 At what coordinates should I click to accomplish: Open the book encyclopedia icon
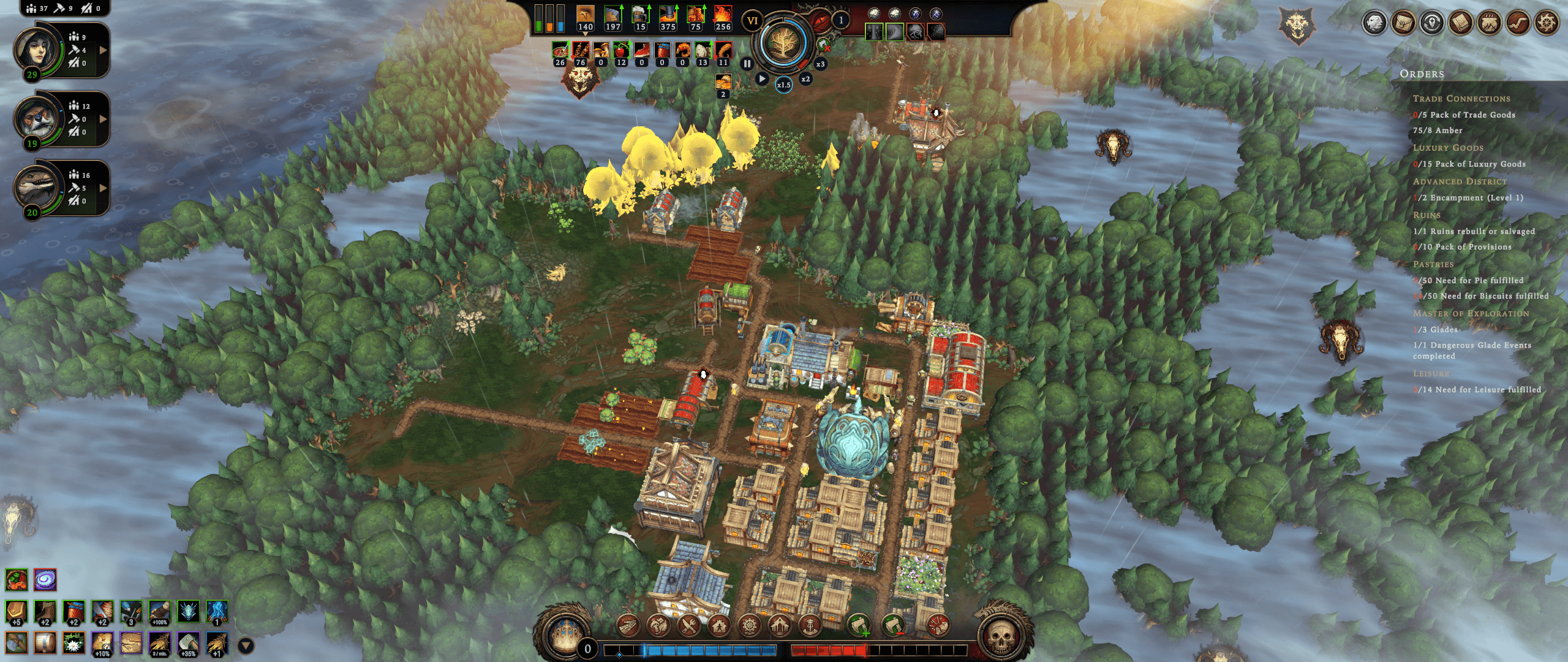1460,23
